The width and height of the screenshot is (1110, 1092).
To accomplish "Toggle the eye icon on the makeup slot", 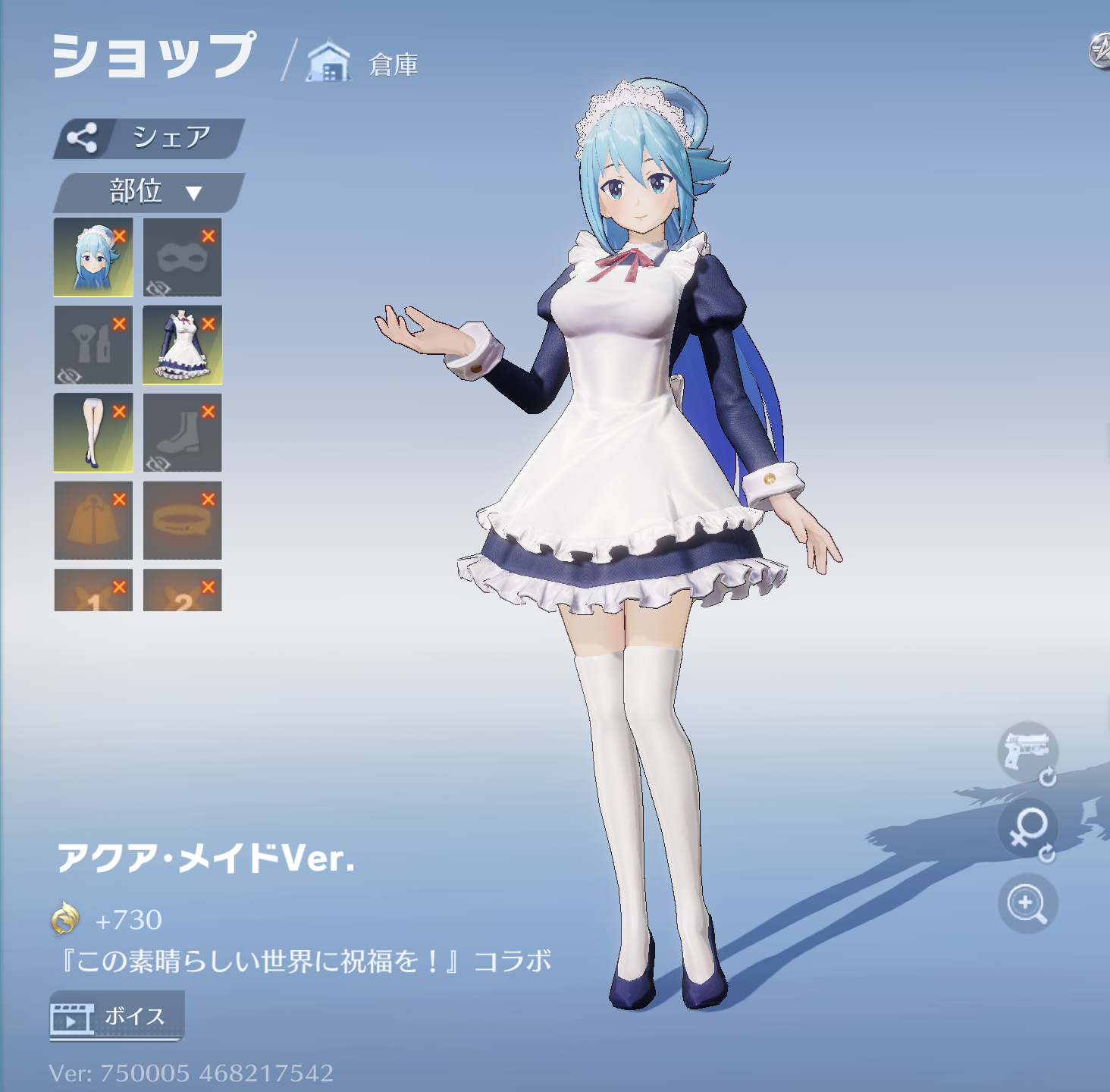I will pyautogui.click(x=70, y=374).
